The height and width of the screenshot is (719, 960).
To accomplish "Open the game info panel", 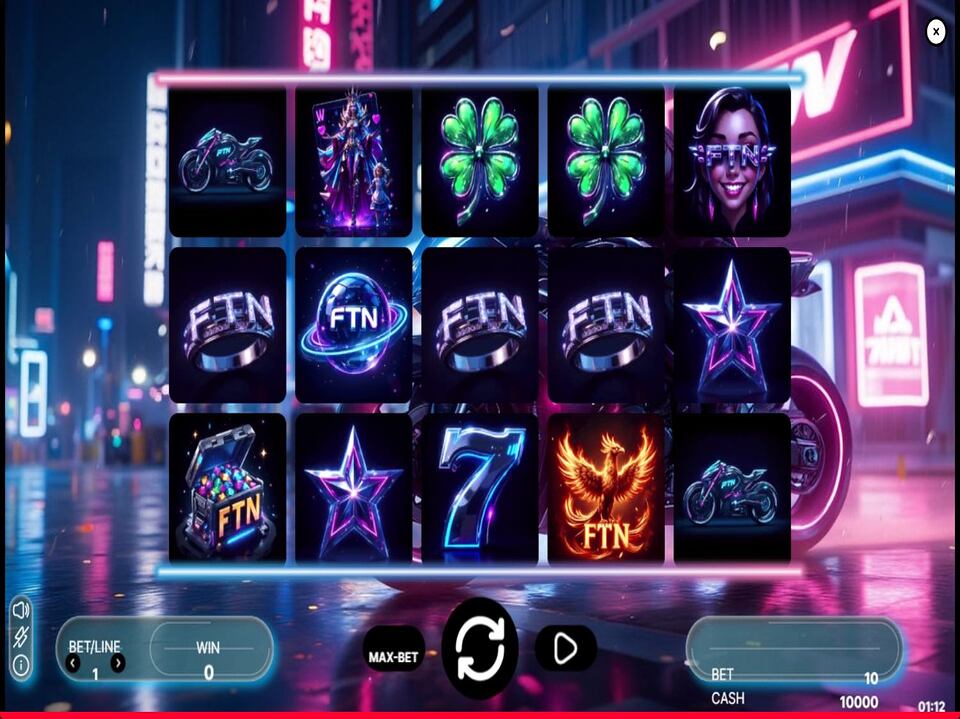I will (21, 665).
